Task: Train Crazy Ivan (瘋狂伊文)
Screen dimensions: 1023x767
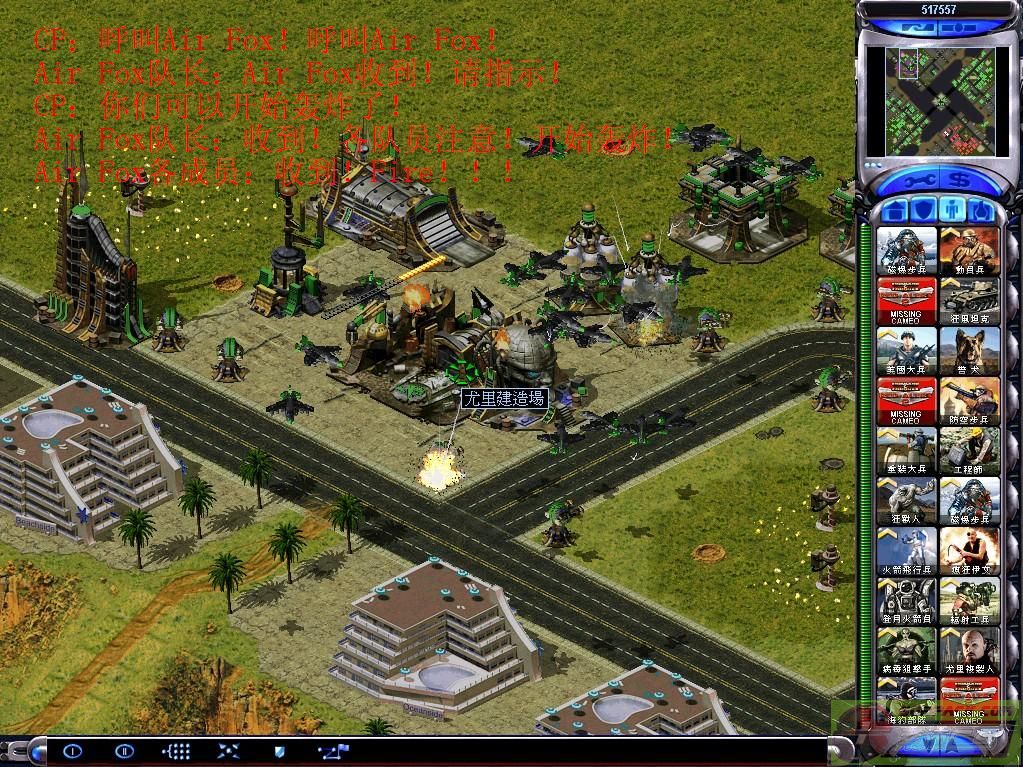Action: (969, 550)
